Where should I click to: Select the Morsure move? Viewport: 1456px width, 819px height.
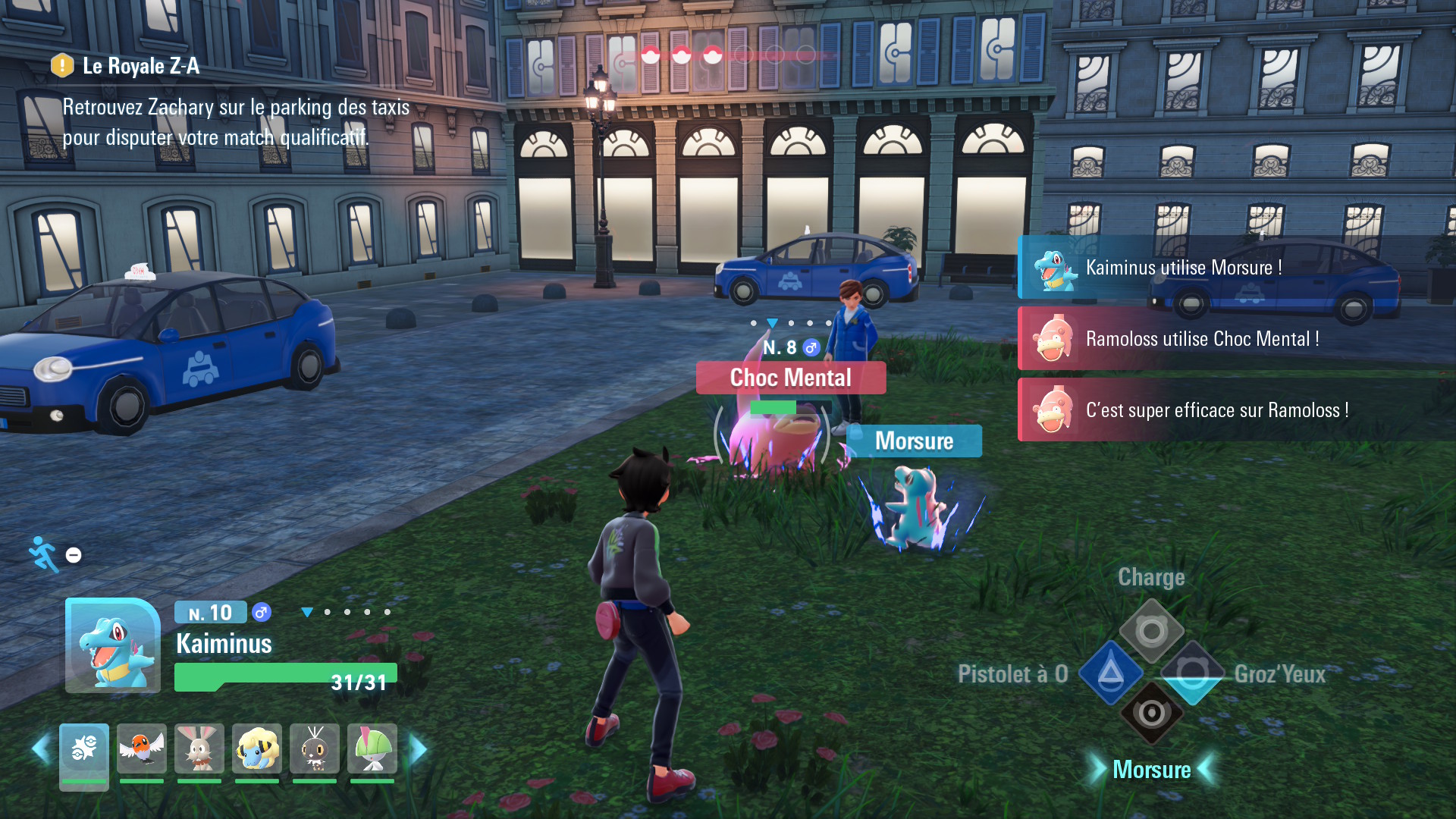pyautogui.click(x=1151, y=714)
